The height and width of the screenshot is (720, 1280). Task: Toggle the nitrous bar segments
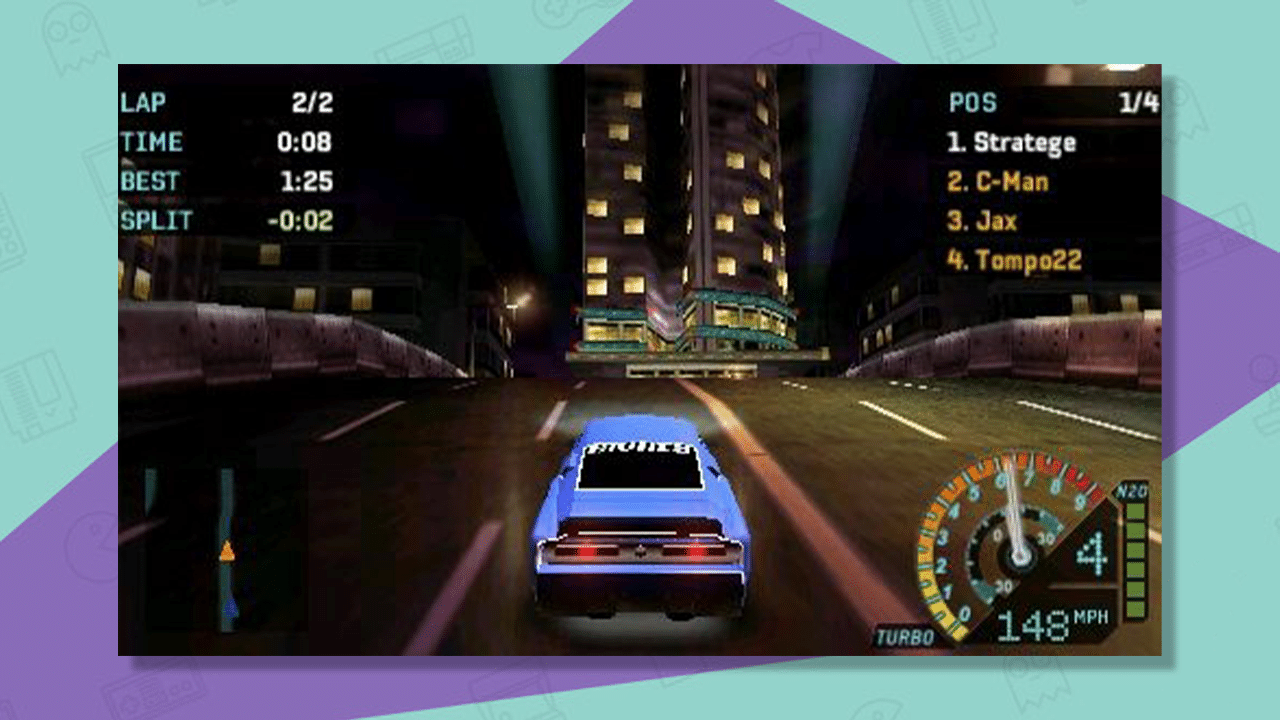(1136, 560)
